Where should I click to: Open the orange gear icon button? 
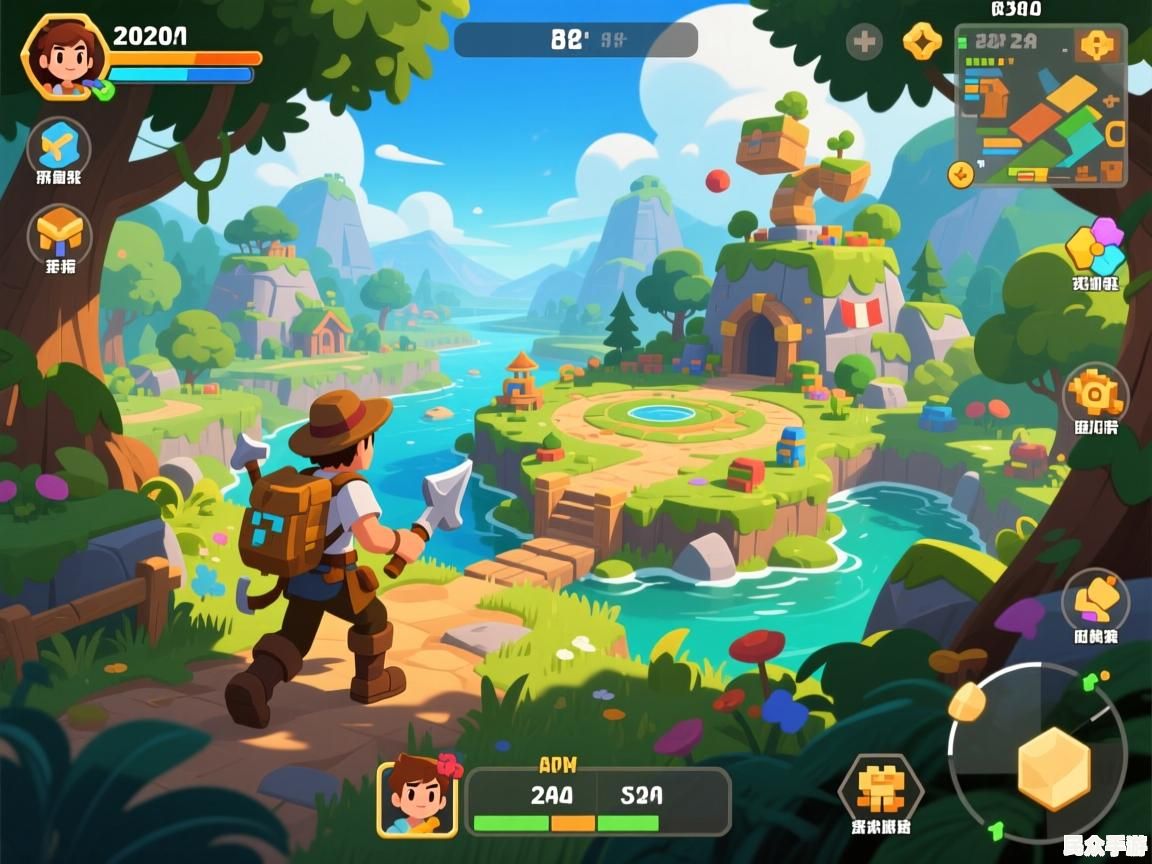click(x=1095, y=395)
